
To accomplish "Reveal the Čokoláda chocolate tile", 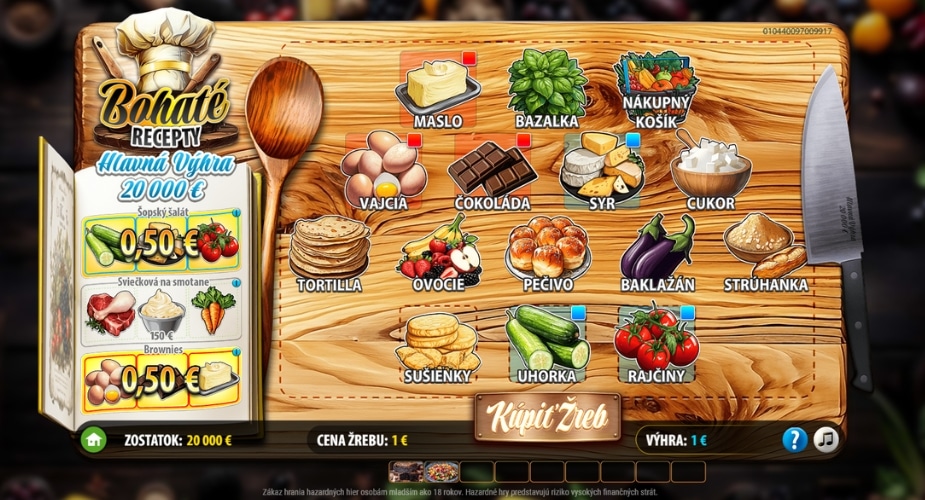I will 491,170.
